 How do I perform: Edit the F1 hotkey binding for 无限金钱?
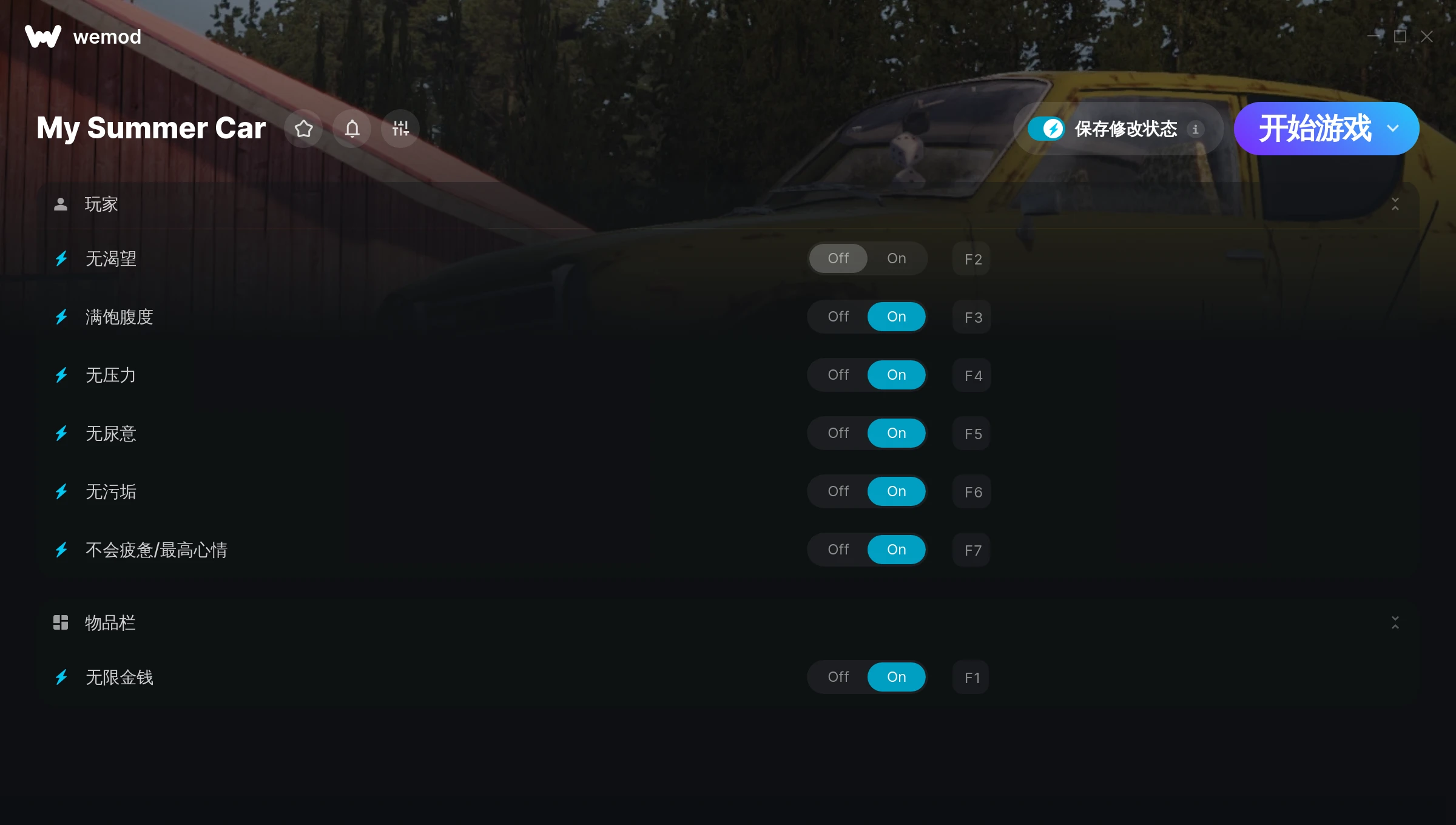pyautogui.click(x=971, y=678)
